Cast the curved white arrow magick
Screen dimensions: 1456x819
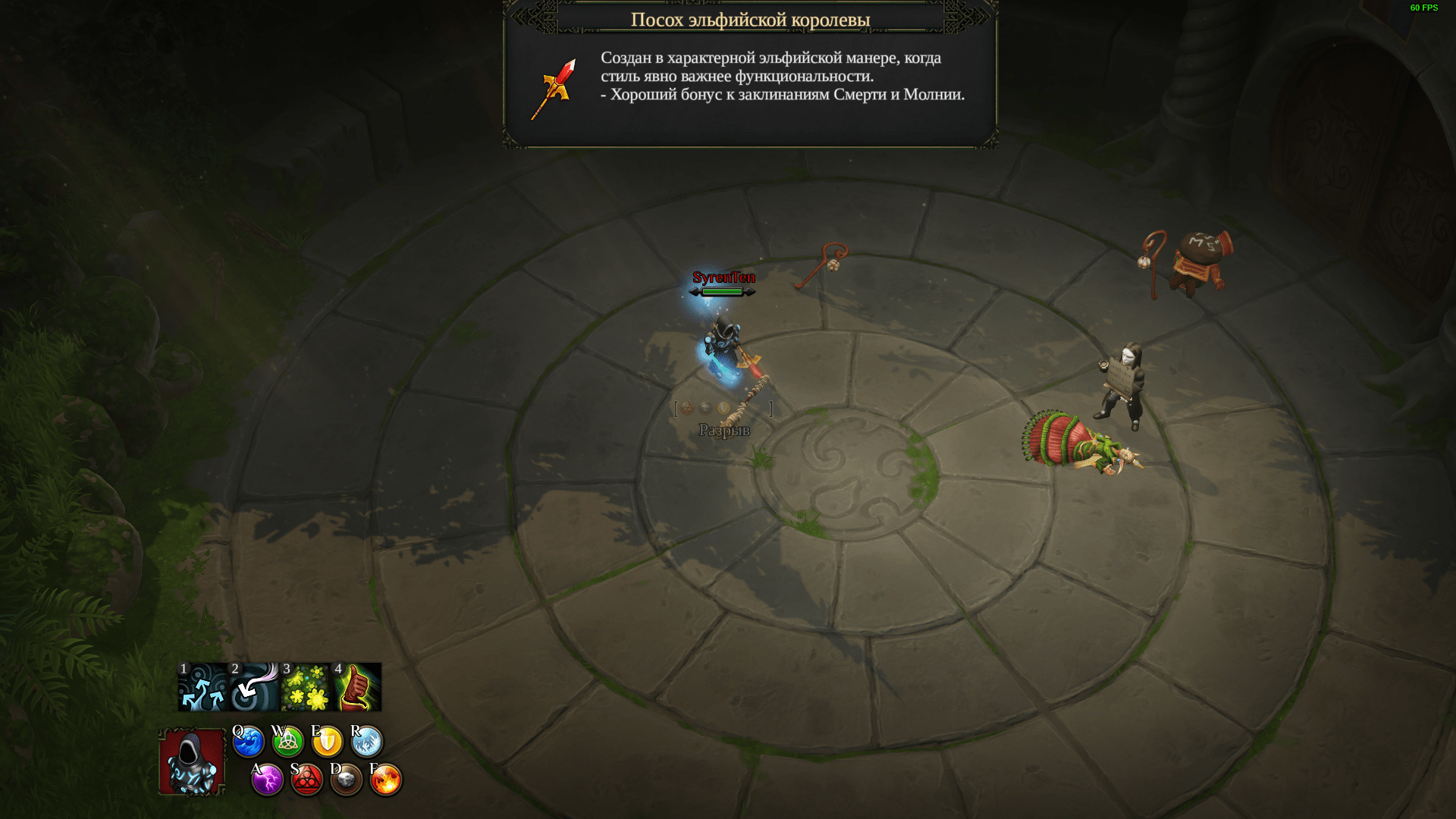pyautogui.click(x=254, y=687)
